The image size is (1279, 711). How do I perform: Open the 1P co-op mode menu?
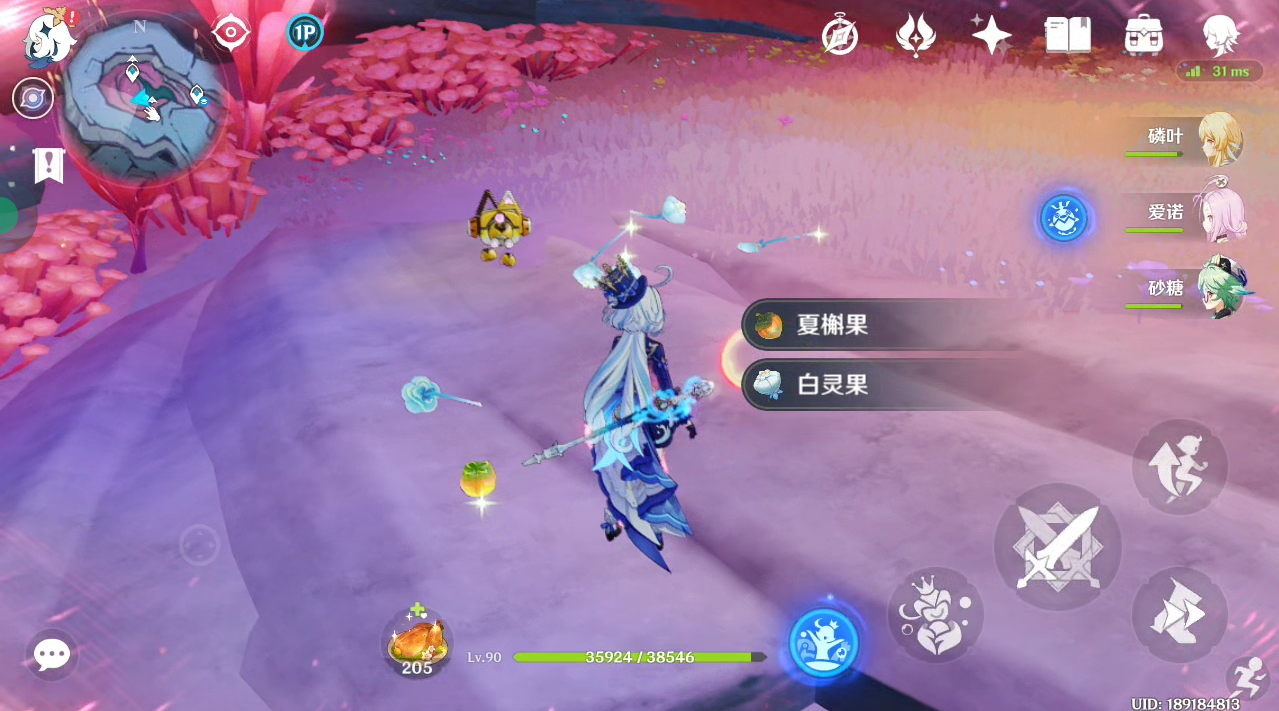(304, 33)
